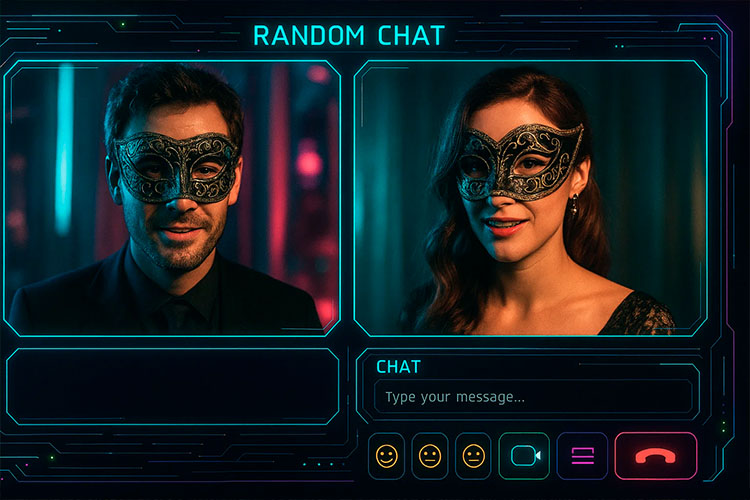The image size is (750, 500).
Task: Select the masked man's video feed
Action: click(x=173, y=198)
